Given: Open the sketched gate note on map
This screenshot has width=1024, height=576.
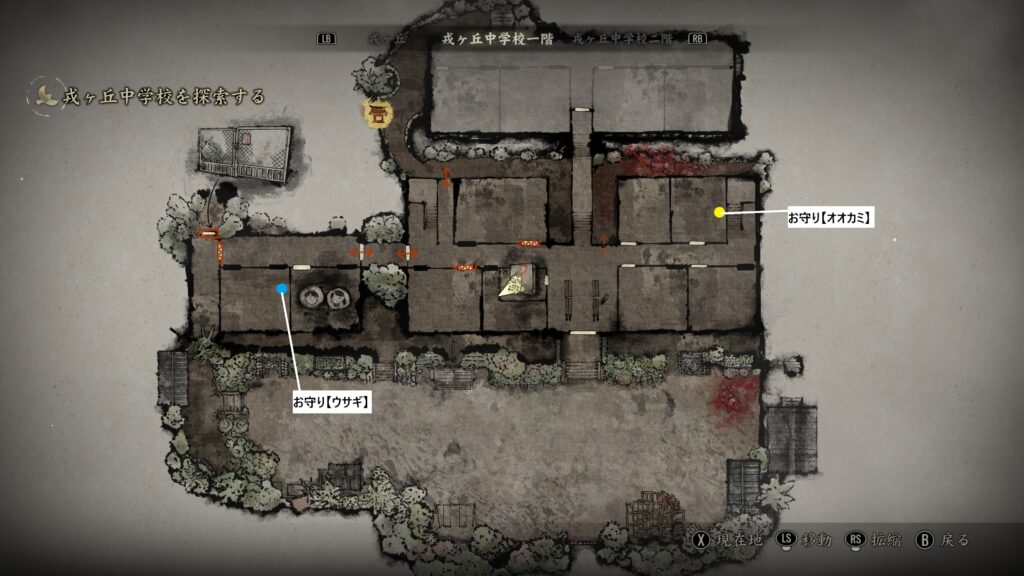Looking at the screenshot, I should point(245,156).
